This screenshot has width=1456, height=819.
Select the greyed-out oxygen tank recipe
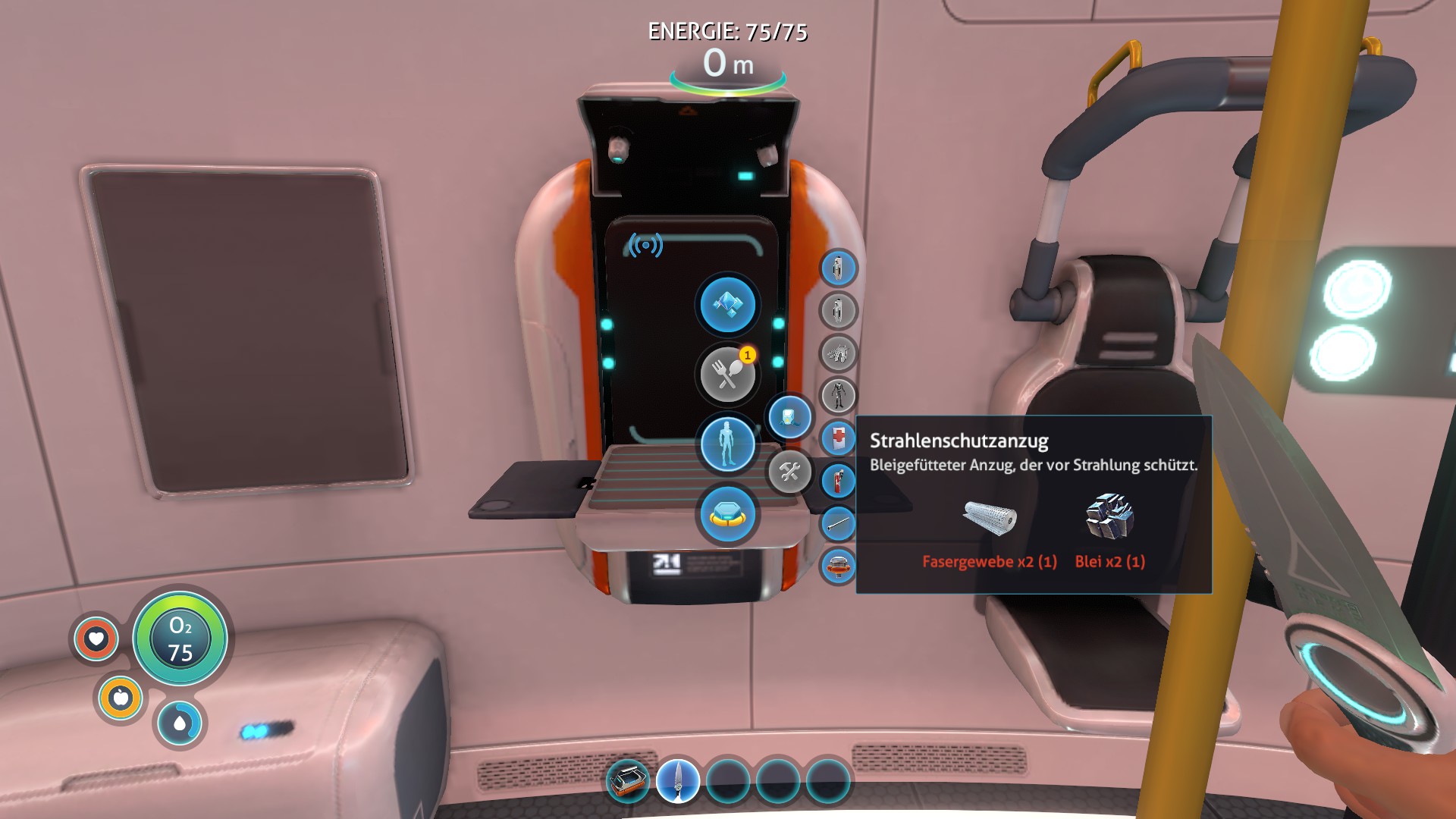click(x=838, y=310)
